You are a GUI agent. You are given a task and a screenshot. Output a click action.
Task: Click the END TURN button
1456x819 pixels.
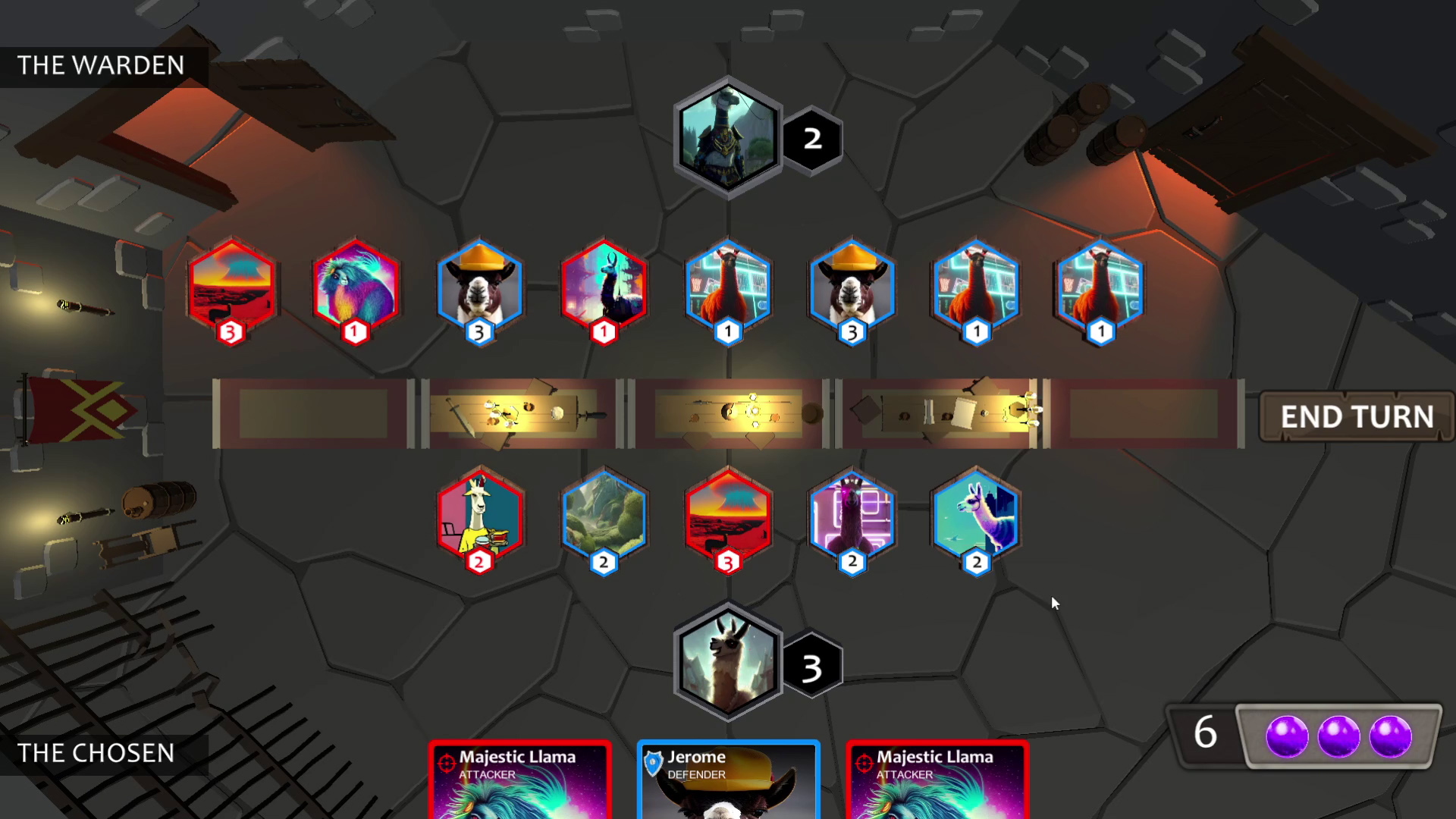1356,416
